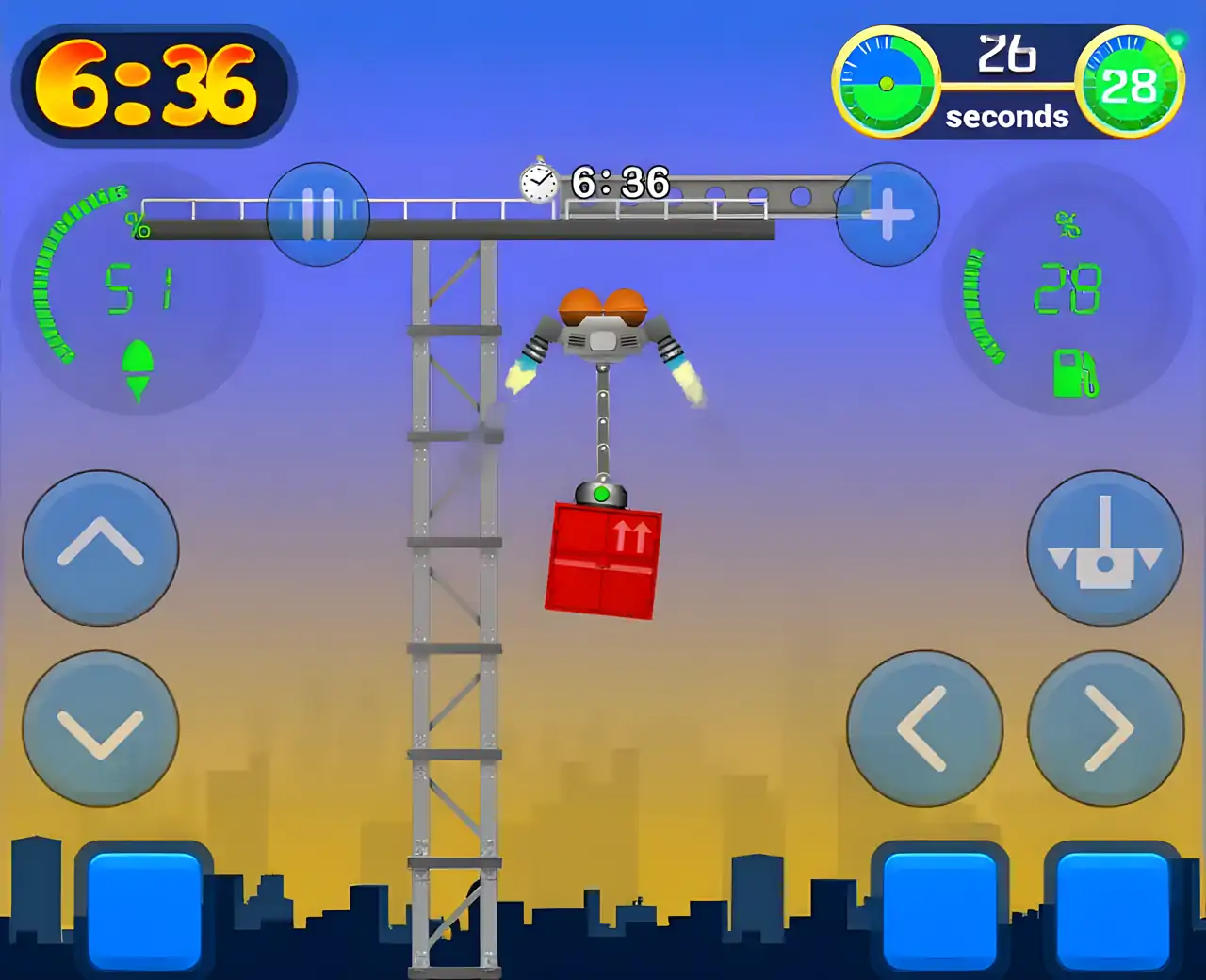This screenshot has height=980, width=1206.
Task: Steer left with the left arrow button
Action: point(924,728)
